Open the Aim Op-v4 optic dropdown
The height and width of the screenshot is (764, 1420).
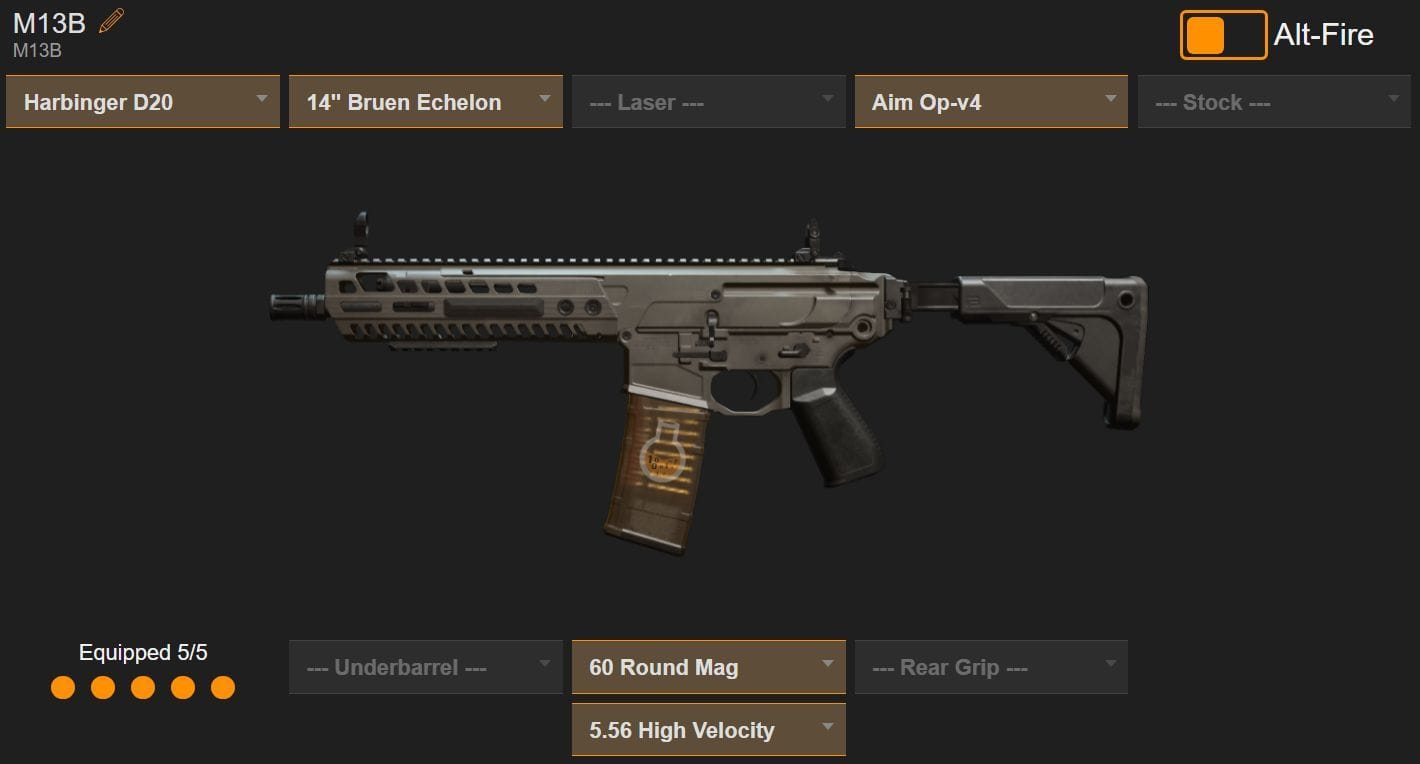tap(990, 101)
